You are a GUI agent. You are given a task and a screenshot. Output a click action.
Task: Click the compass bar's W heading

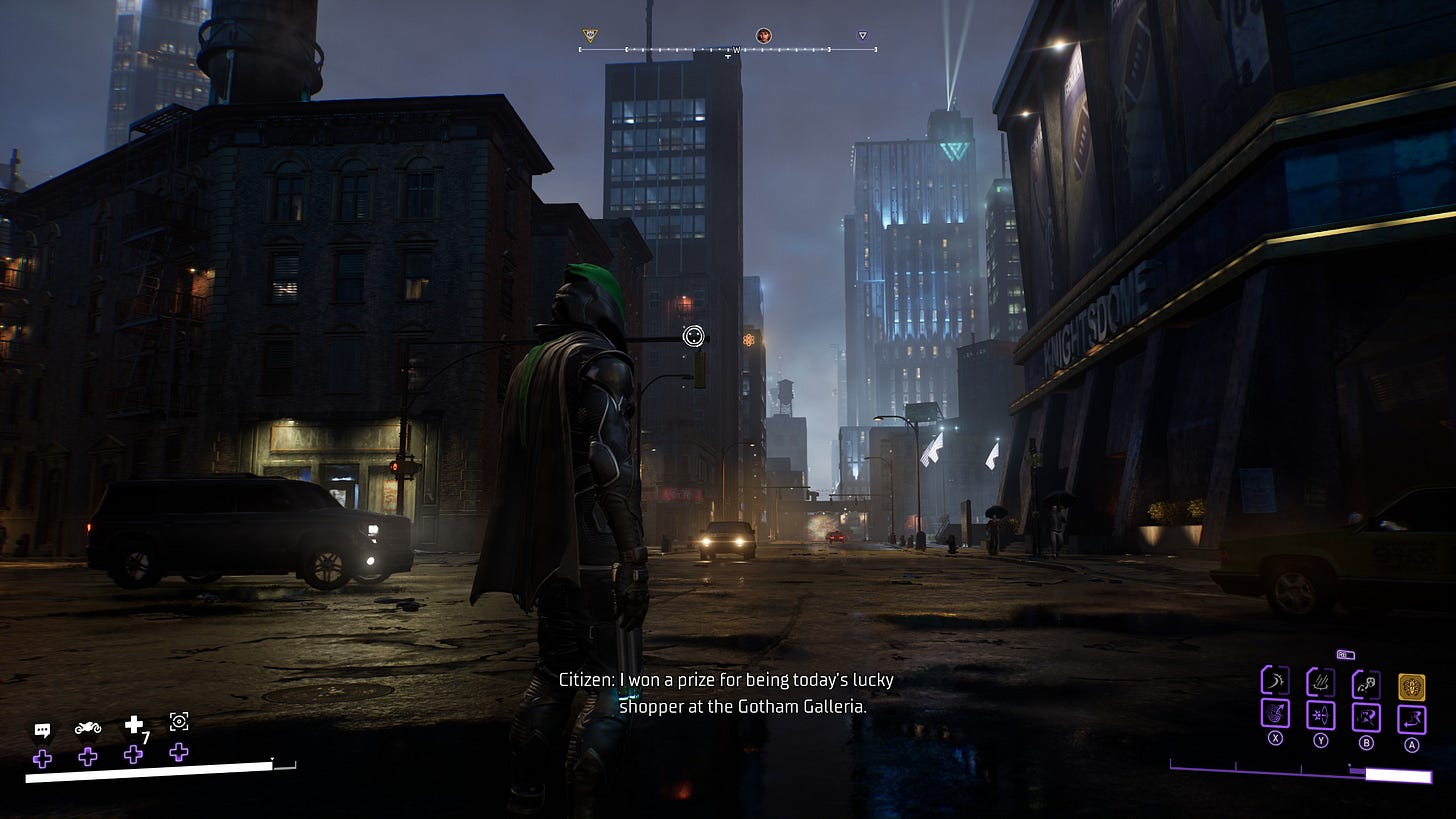tap(737, 49)
